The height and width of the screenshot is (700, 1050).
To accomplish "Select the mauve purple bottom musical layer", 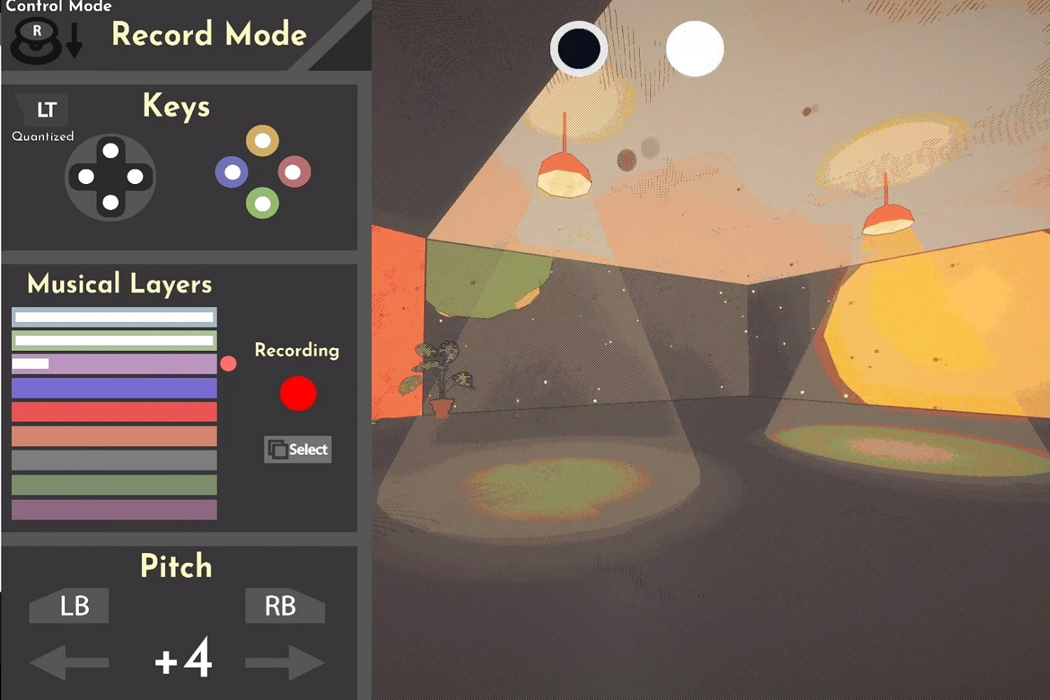I will pos(114,509).
